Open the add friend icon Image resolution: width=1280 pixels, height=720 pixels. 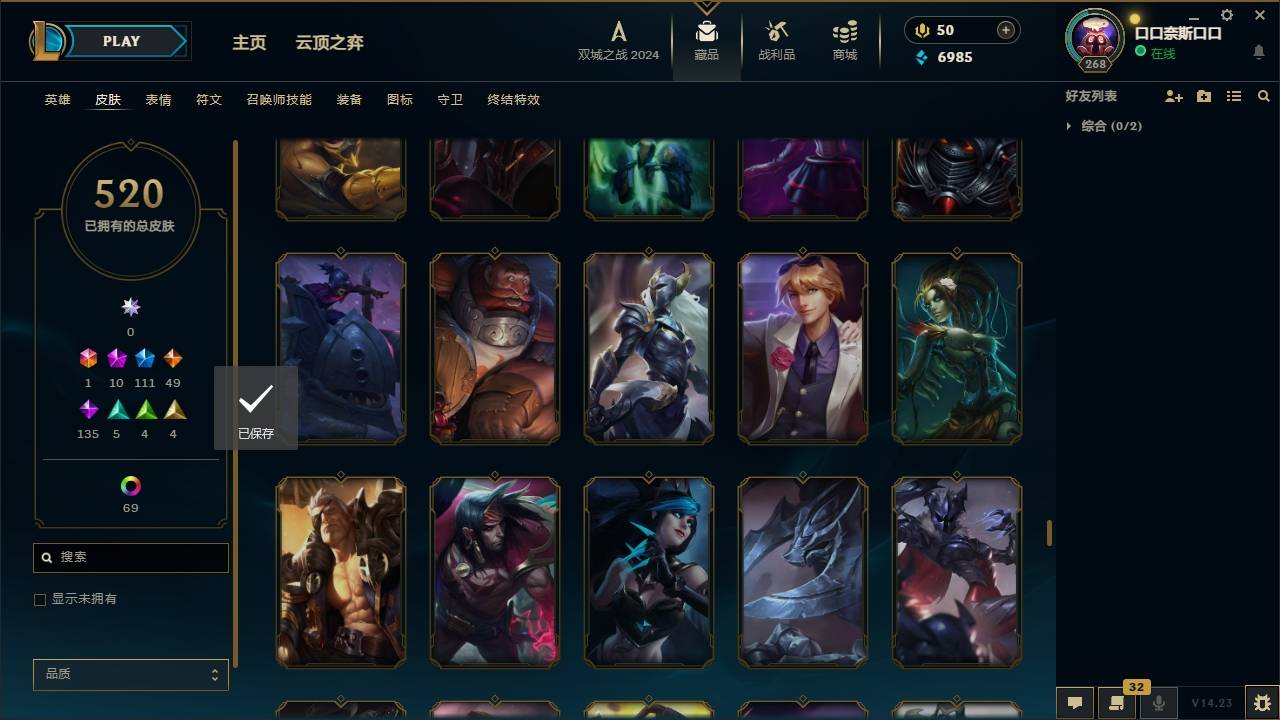(x=1174, y=96)
